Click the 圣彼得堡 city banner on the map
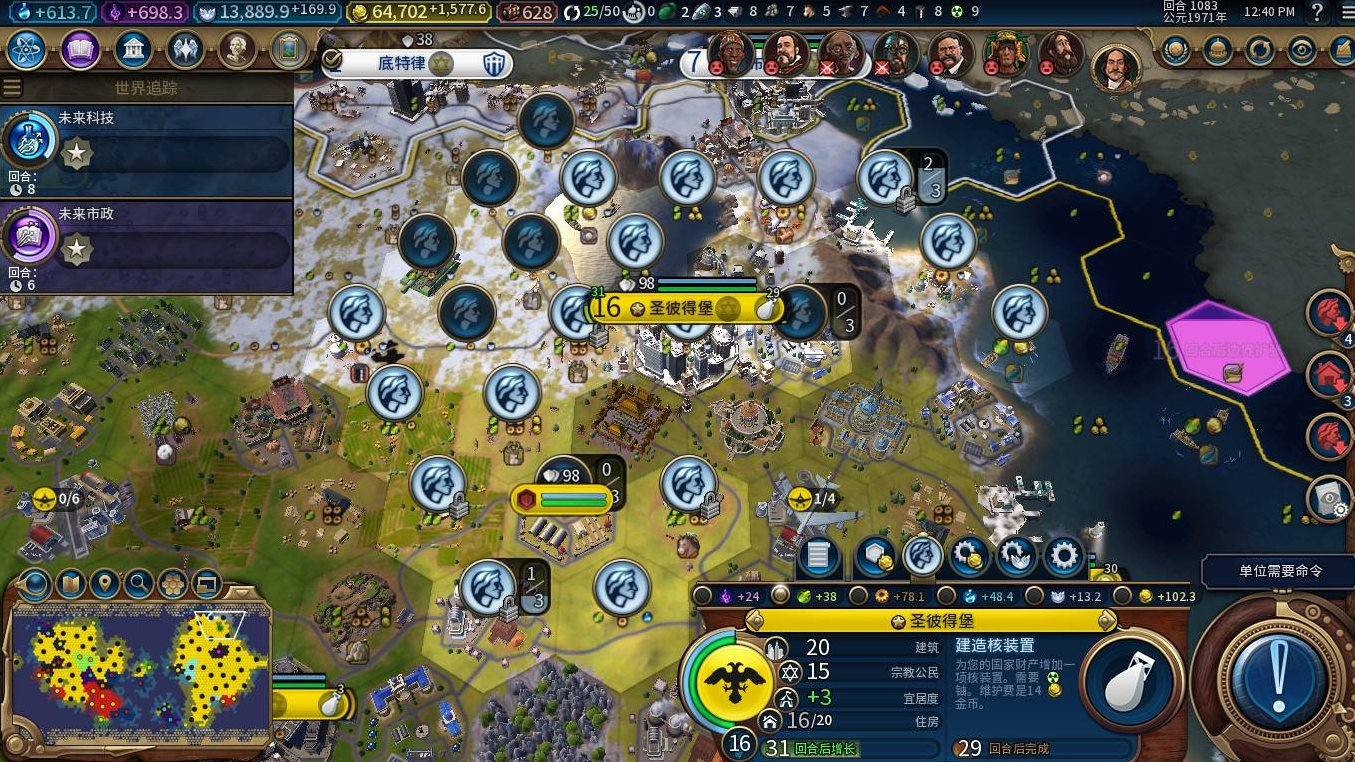 coord(678,308)
